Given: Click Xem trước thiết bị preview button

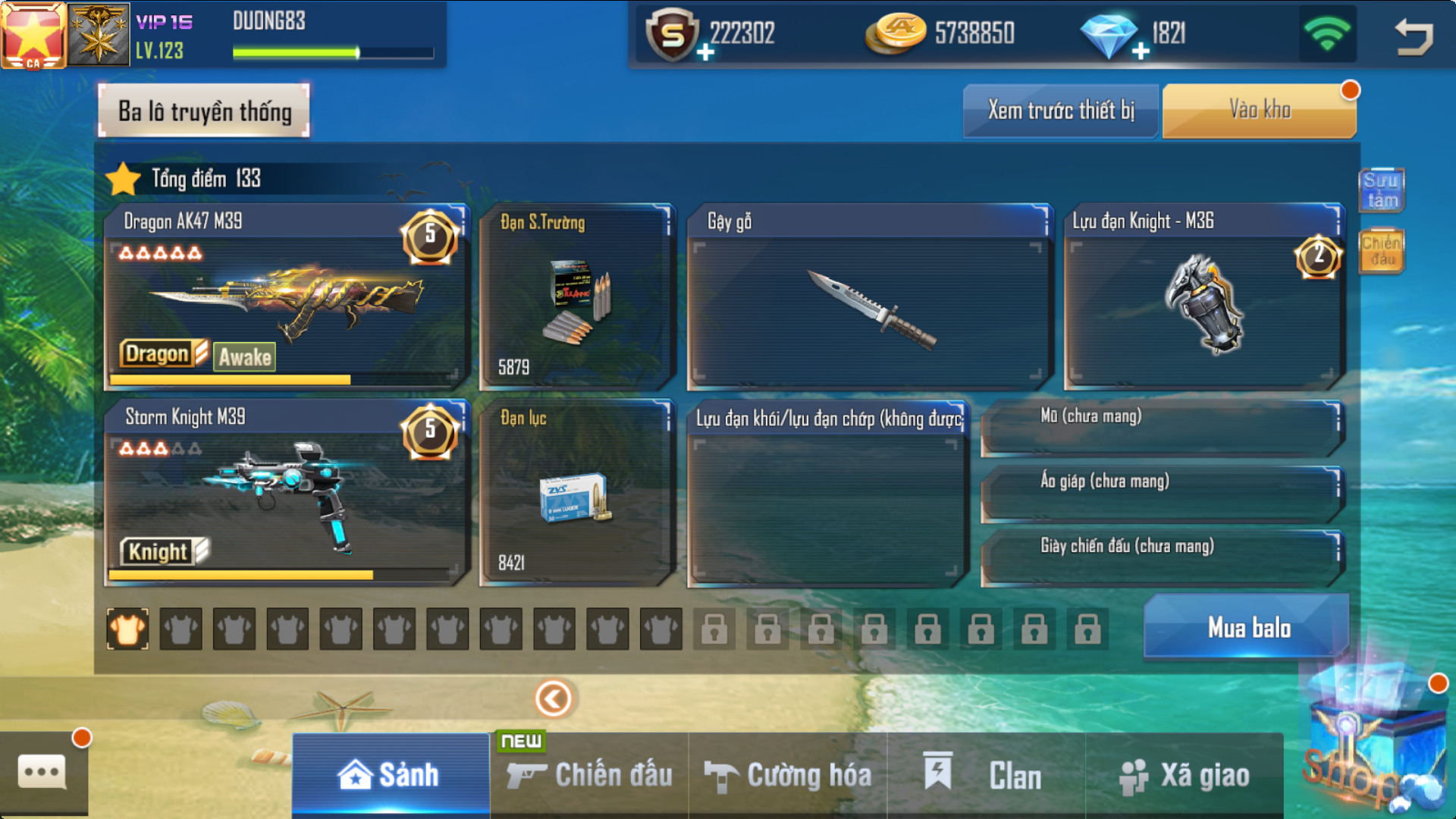Looking at the screenshot, I should point(1060,111).
